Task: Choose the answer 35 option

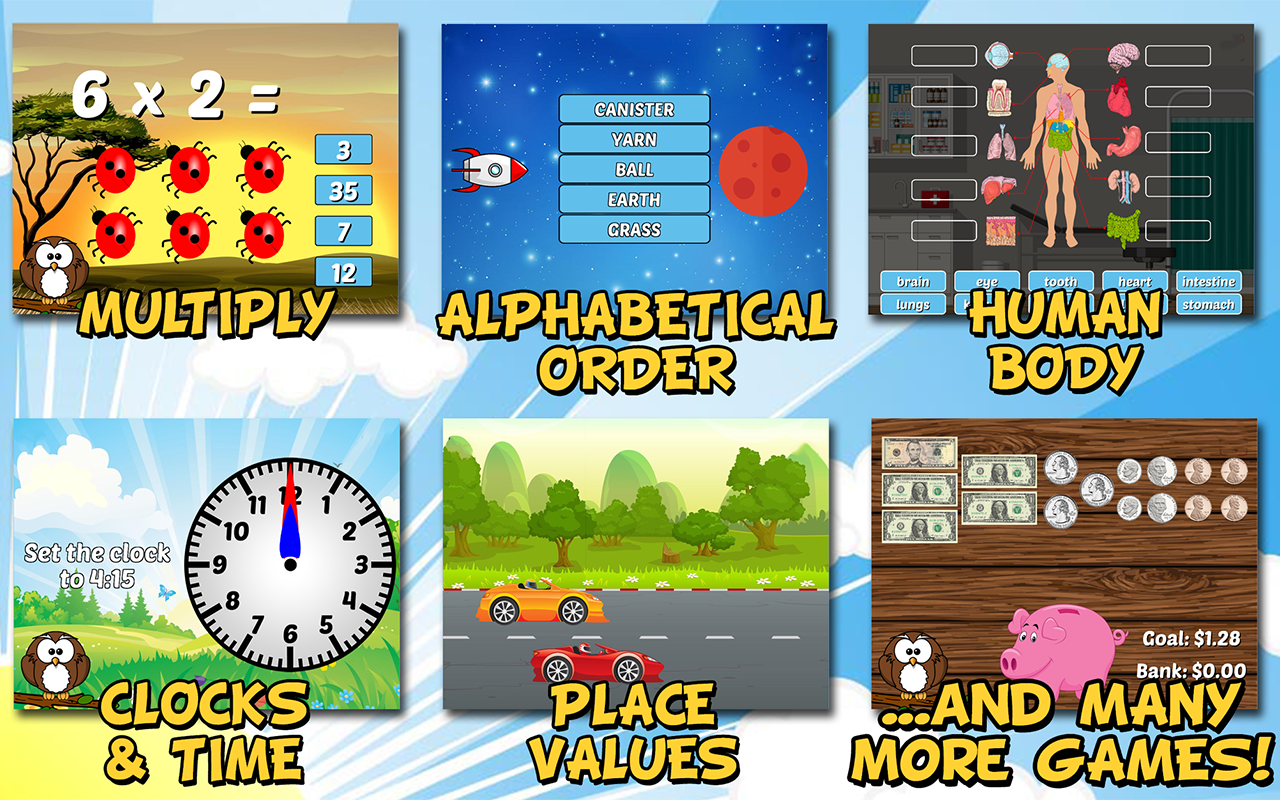Action: (x=344, y=188)
